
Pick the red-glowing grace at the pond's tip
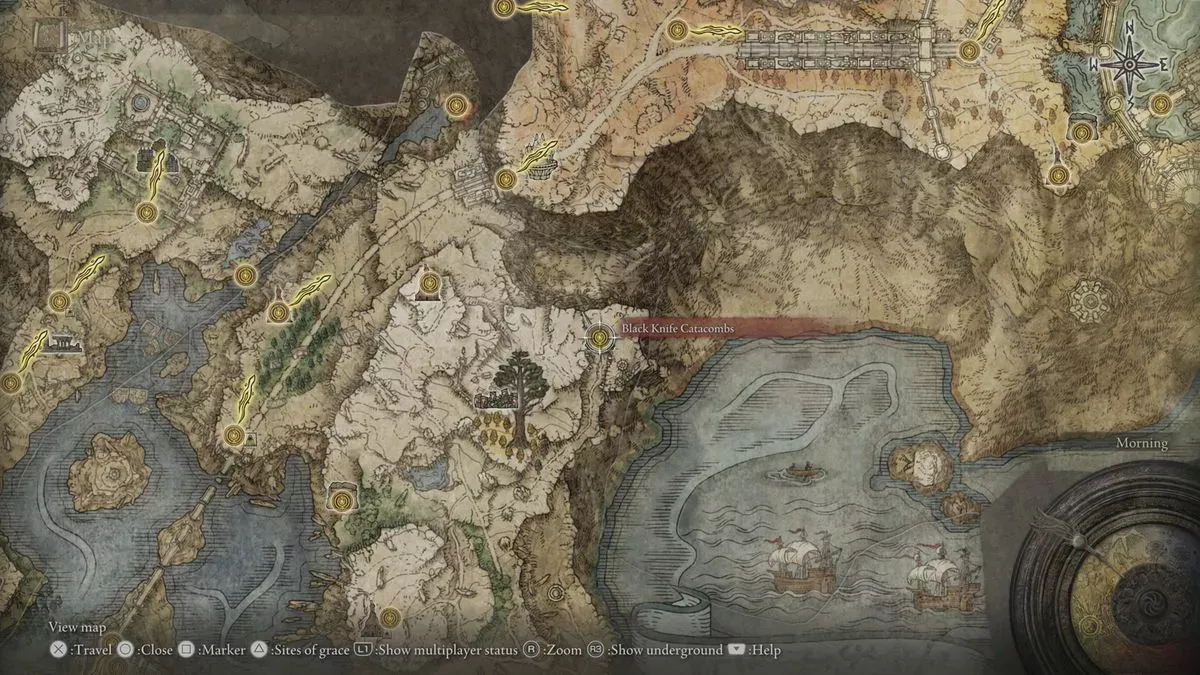(x=457, y=104)
